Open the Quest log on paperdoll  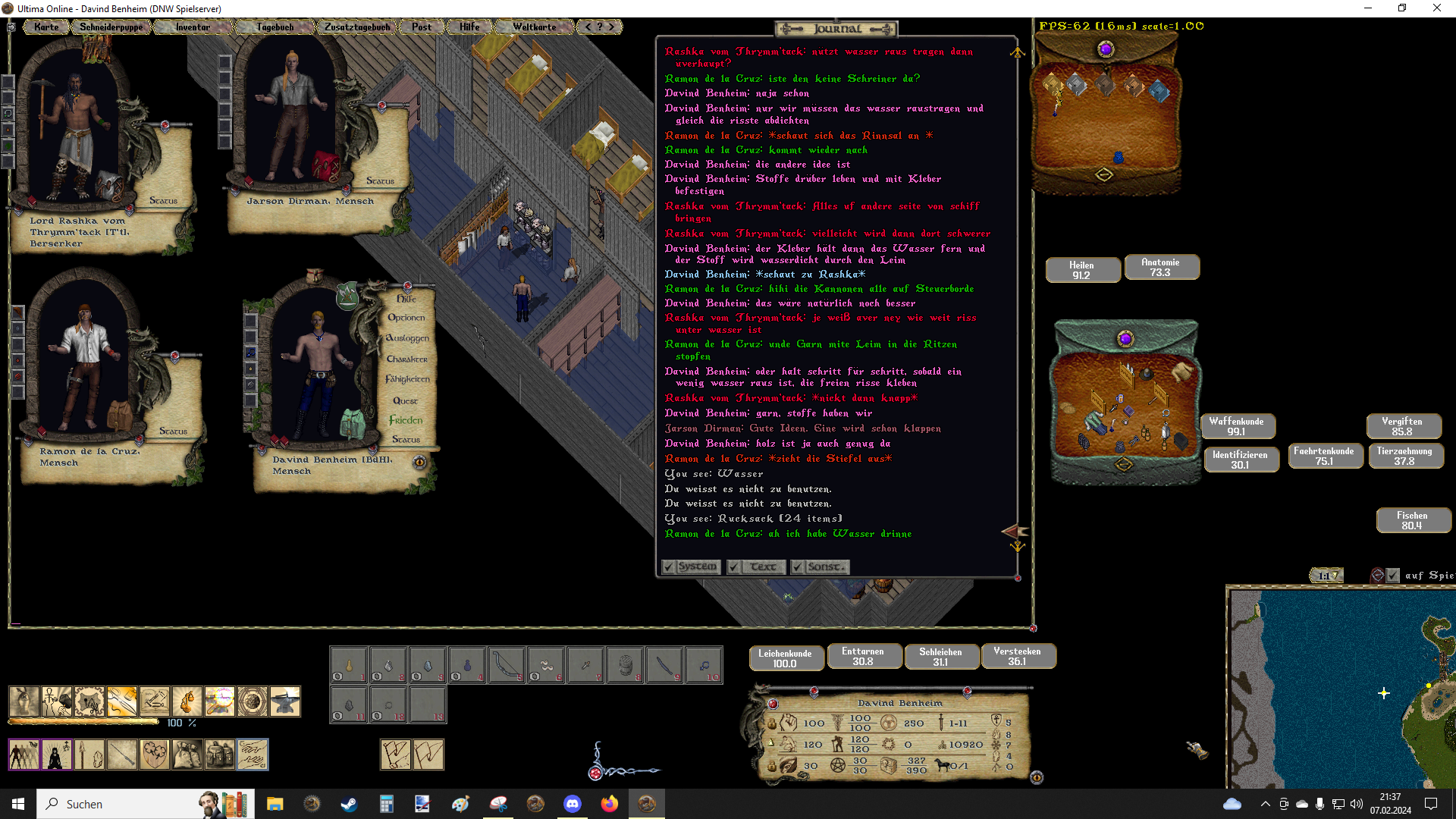pyautogui.click(x=406, y=400)
